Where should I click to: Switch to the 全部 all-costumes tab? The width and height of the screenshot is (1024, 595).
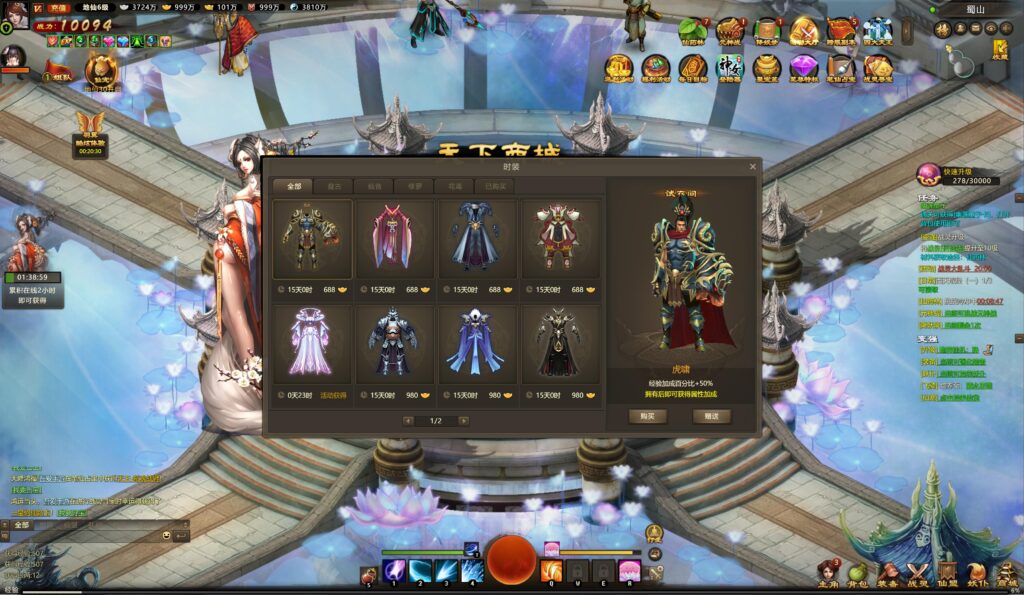pyautogui.click(x=293, y=186)
